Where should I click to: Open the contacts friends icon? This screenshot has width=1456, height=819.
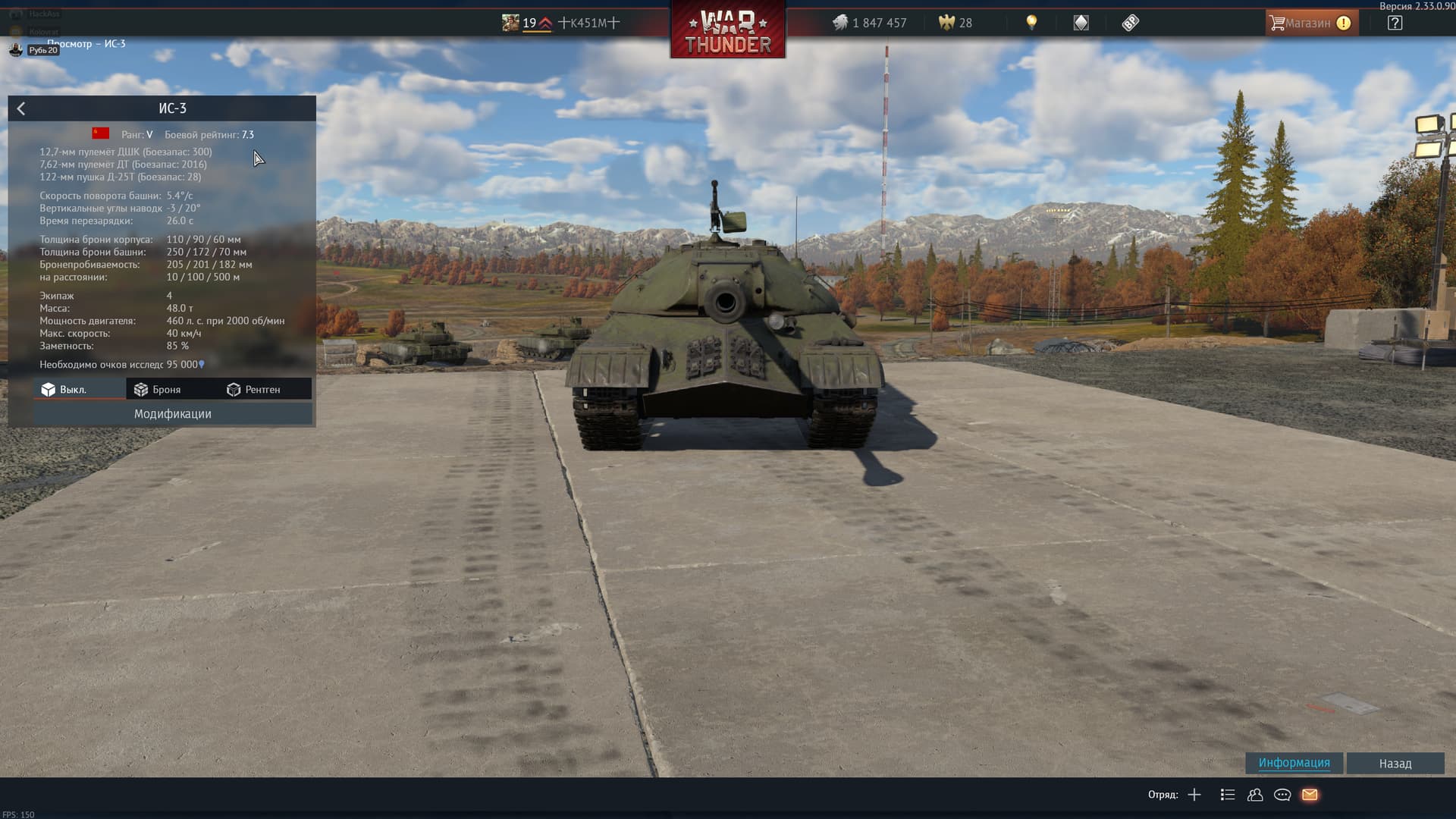(x=1255, y=795)
